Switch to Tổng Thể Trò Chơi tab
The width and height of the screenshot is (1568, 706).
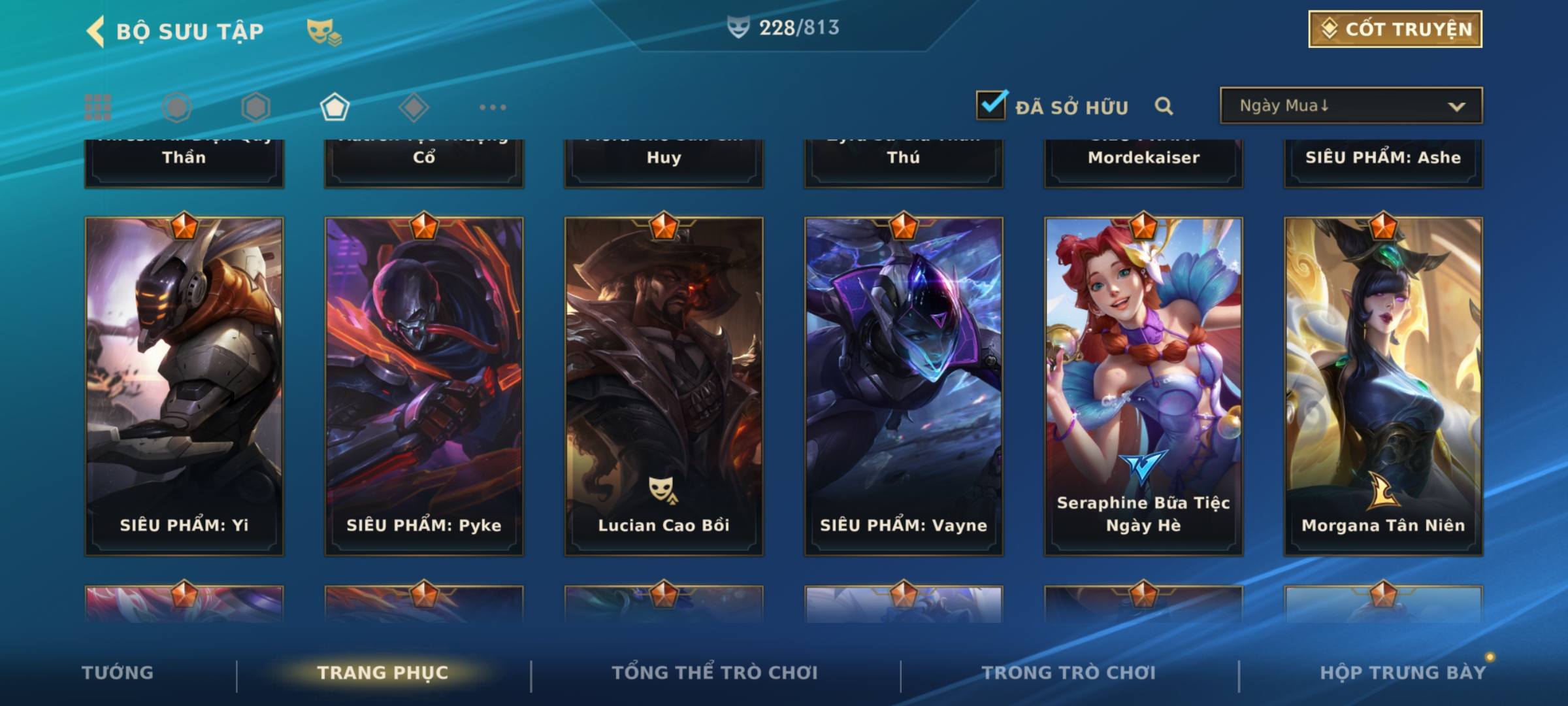(715, 673)
